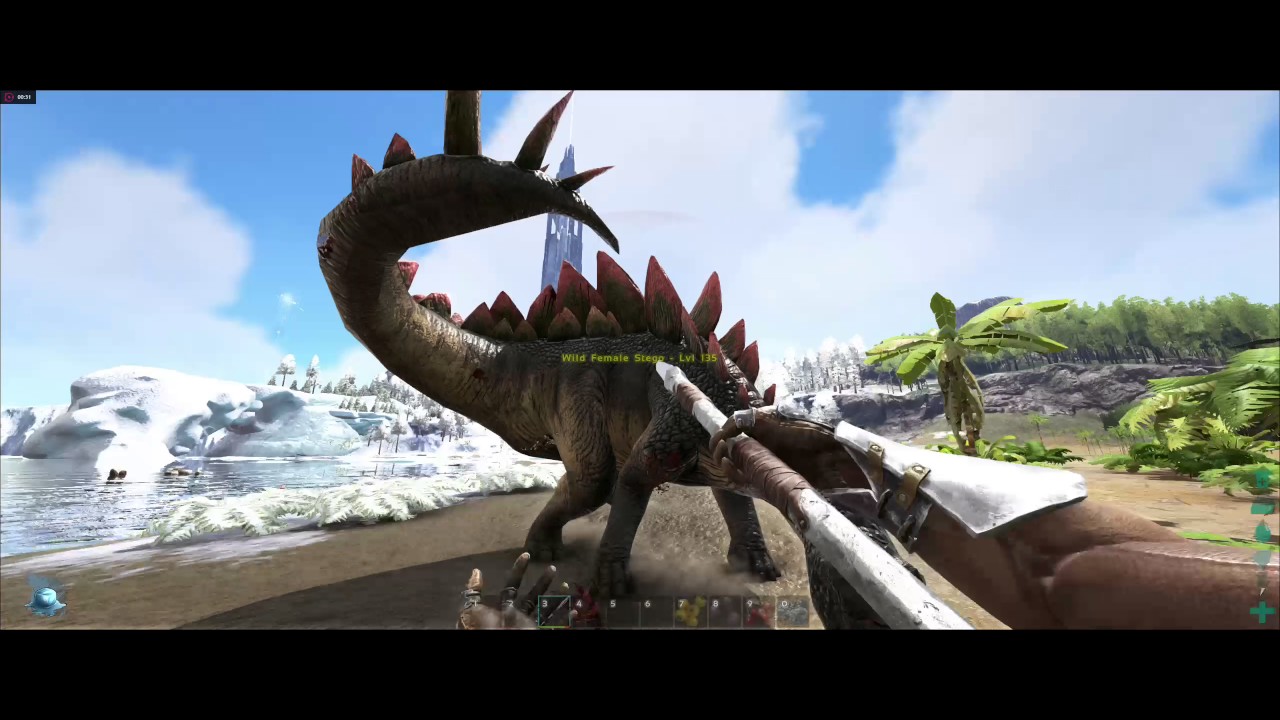Screen dimensions: 1280x720
Task: Click the green durability bar under slot 3
Action: pyautogui.click(x=555, y=627)
